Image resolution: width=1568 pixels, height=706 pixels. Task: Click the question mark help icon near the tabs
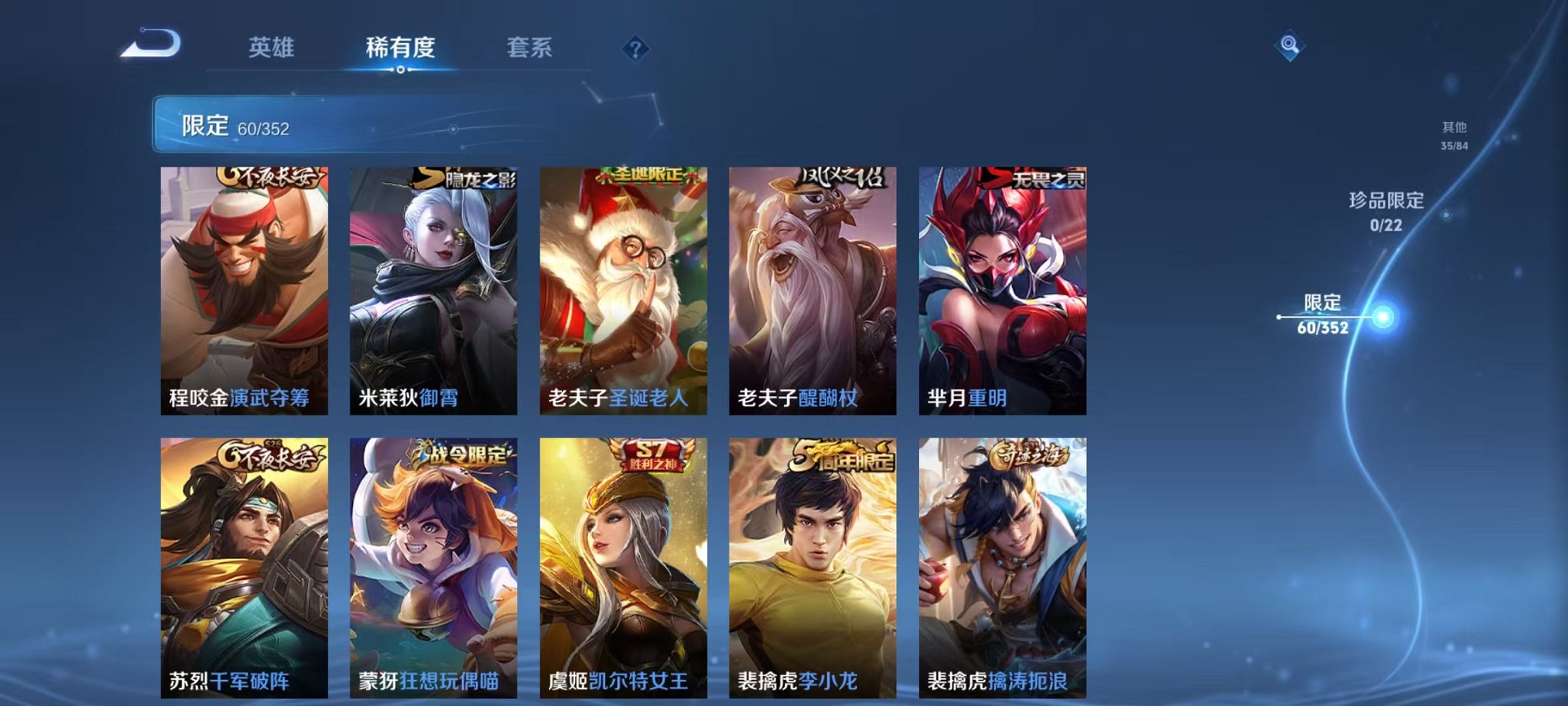634,51
